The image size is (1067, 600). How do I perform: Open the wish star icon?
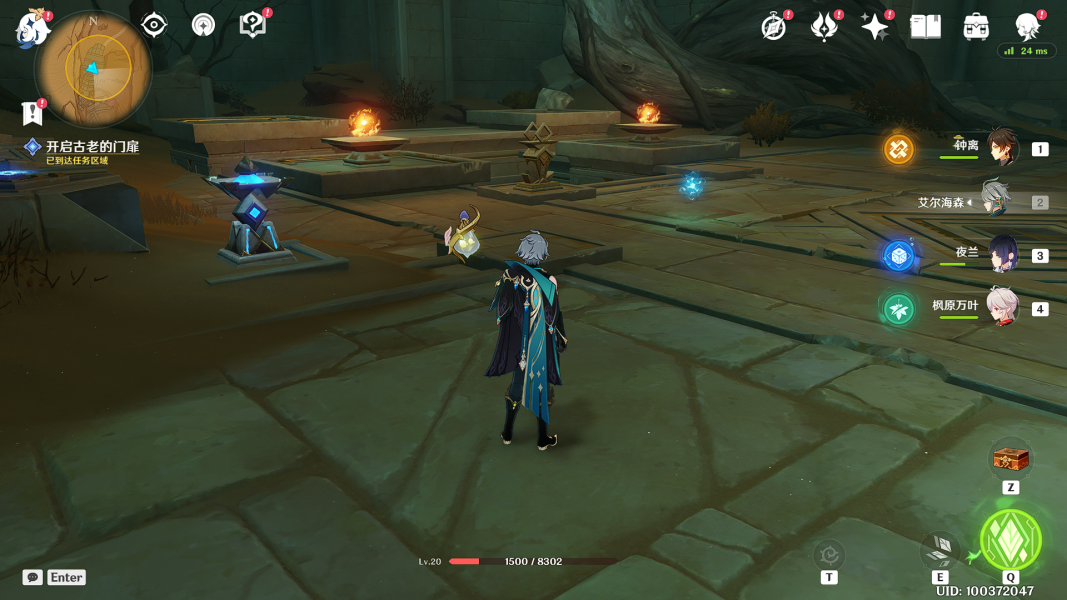click(875, 27)
